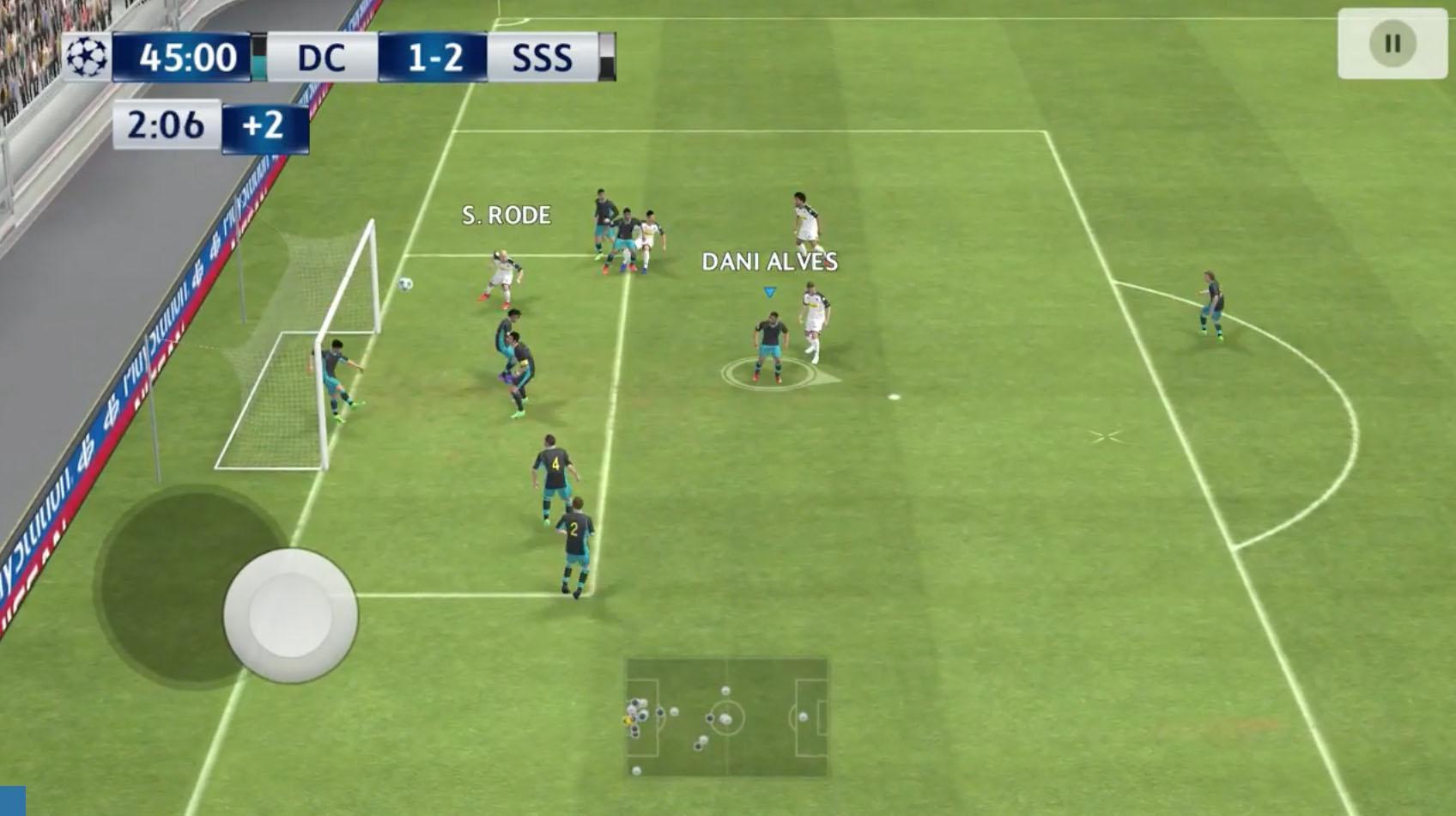Click the S. RODE player name label
The height and width of the screenshot is (816, 1456).
tap(505, 216)
